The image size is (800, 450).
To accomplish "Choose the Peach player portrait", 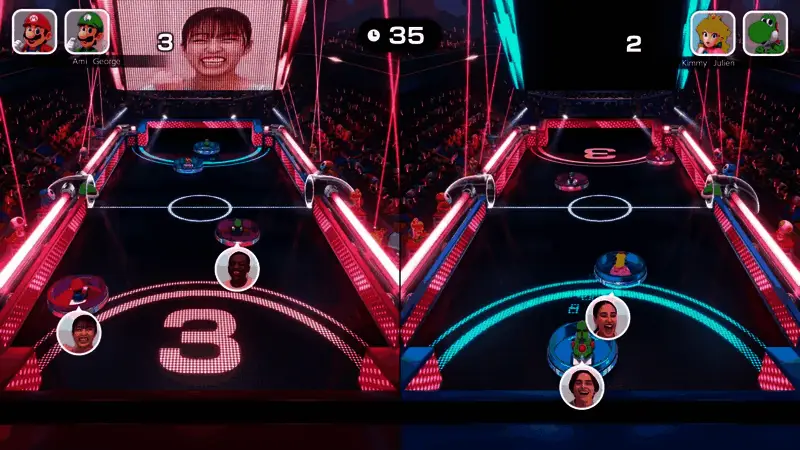I will (x=712, y=32).
